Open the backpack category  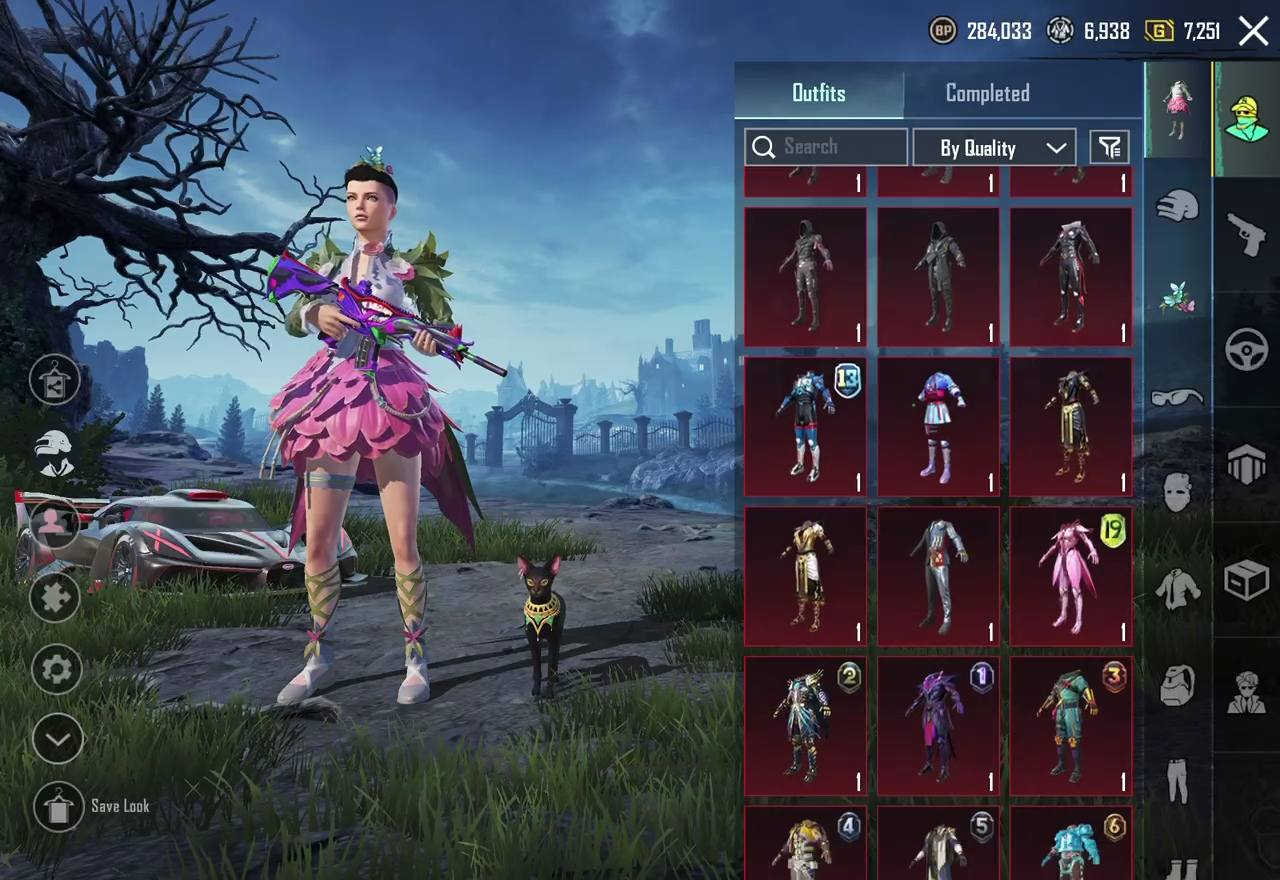[1177, 686]
